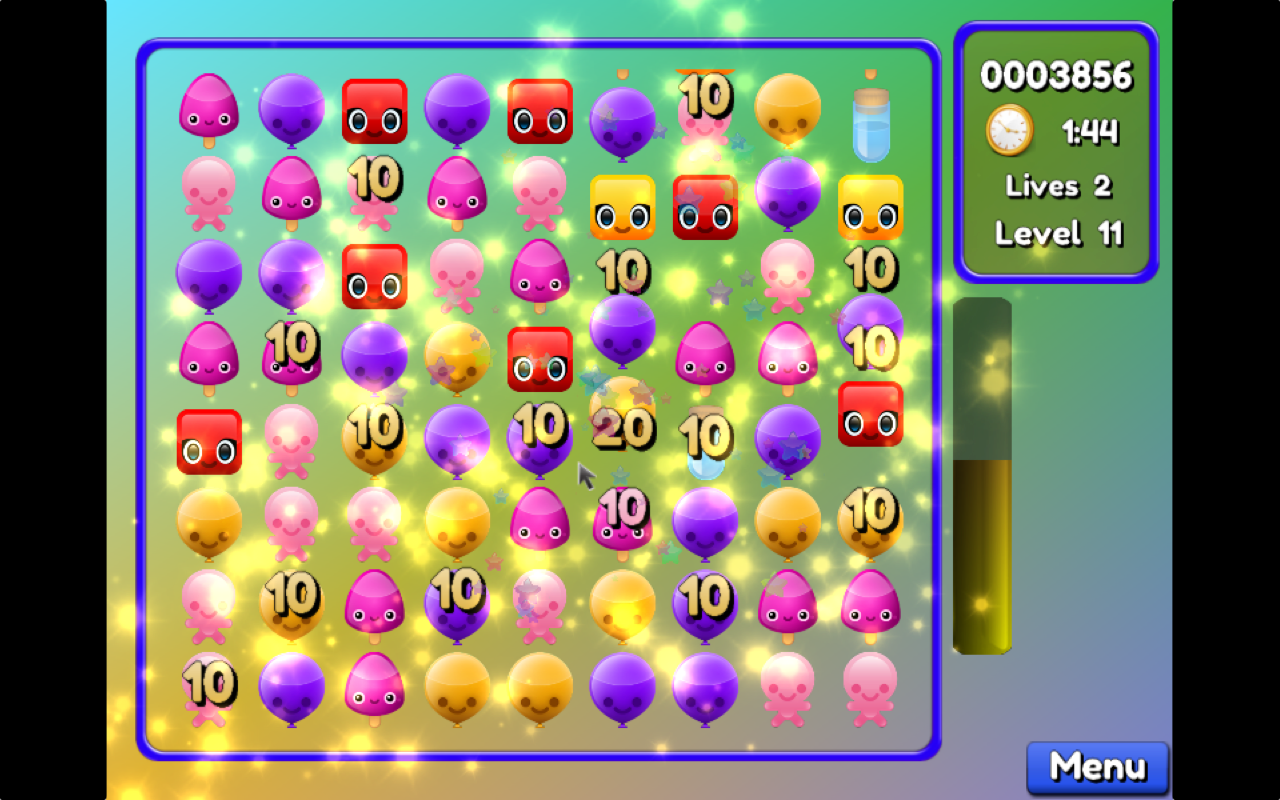
Task: Select the red square face in the top row
Action: point(375,113)
